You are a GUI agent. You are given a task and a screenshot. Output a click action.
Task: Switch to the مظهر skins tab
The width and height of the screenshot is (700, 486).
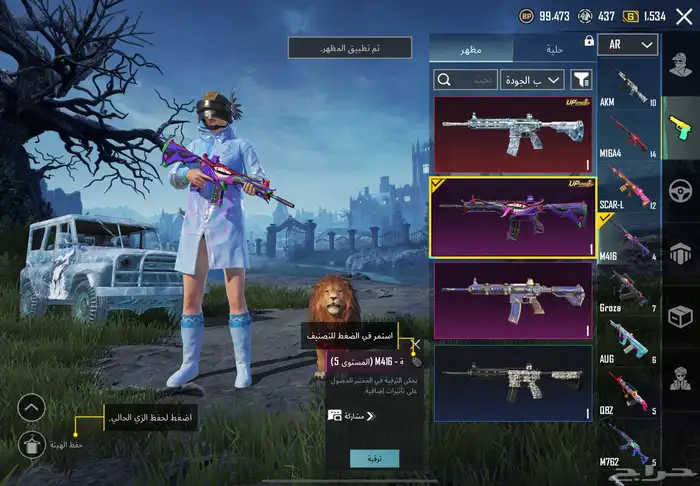471,48
